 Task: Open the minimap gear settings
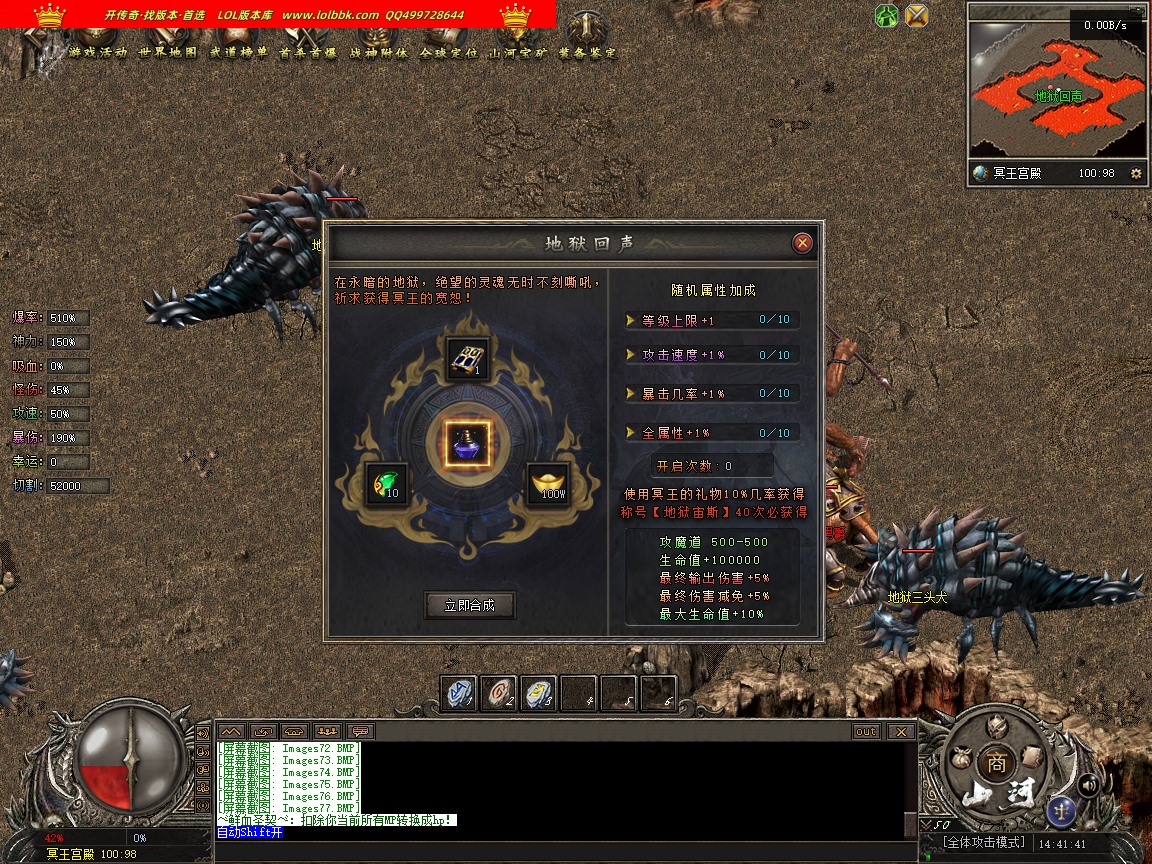(1135, 173)
